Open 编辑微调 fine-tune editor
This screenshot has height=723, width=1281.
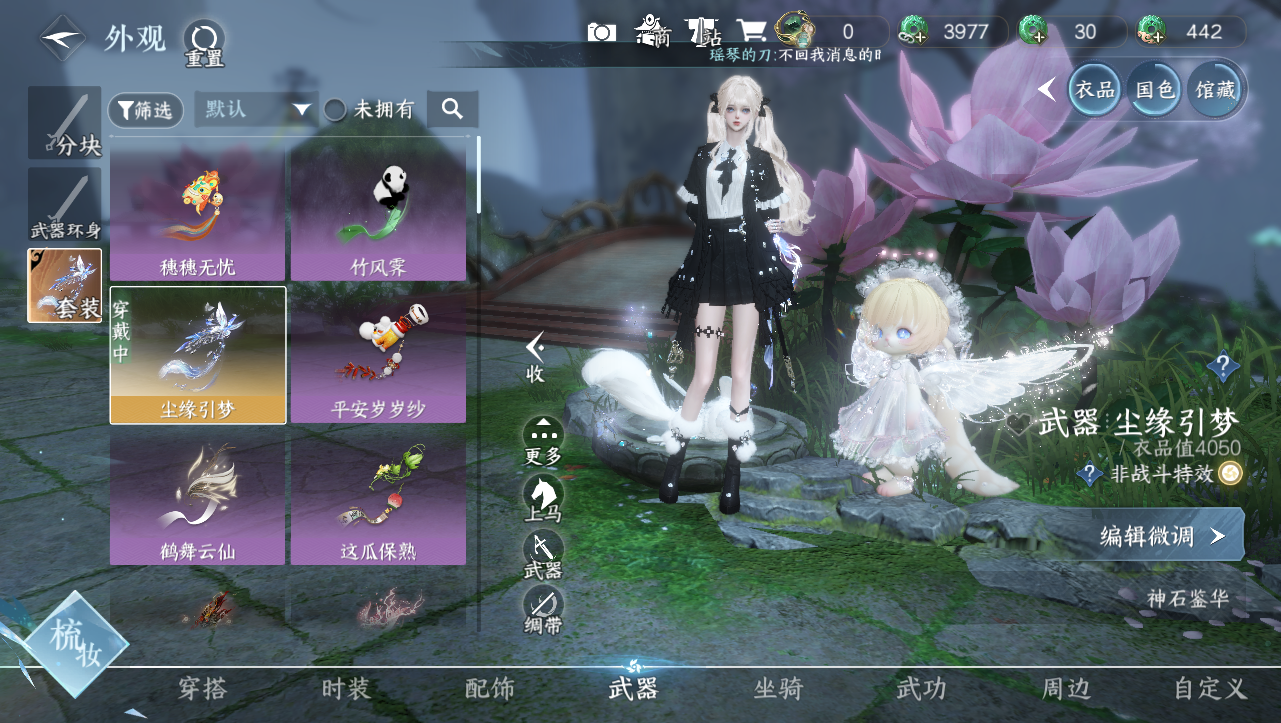1161,536
